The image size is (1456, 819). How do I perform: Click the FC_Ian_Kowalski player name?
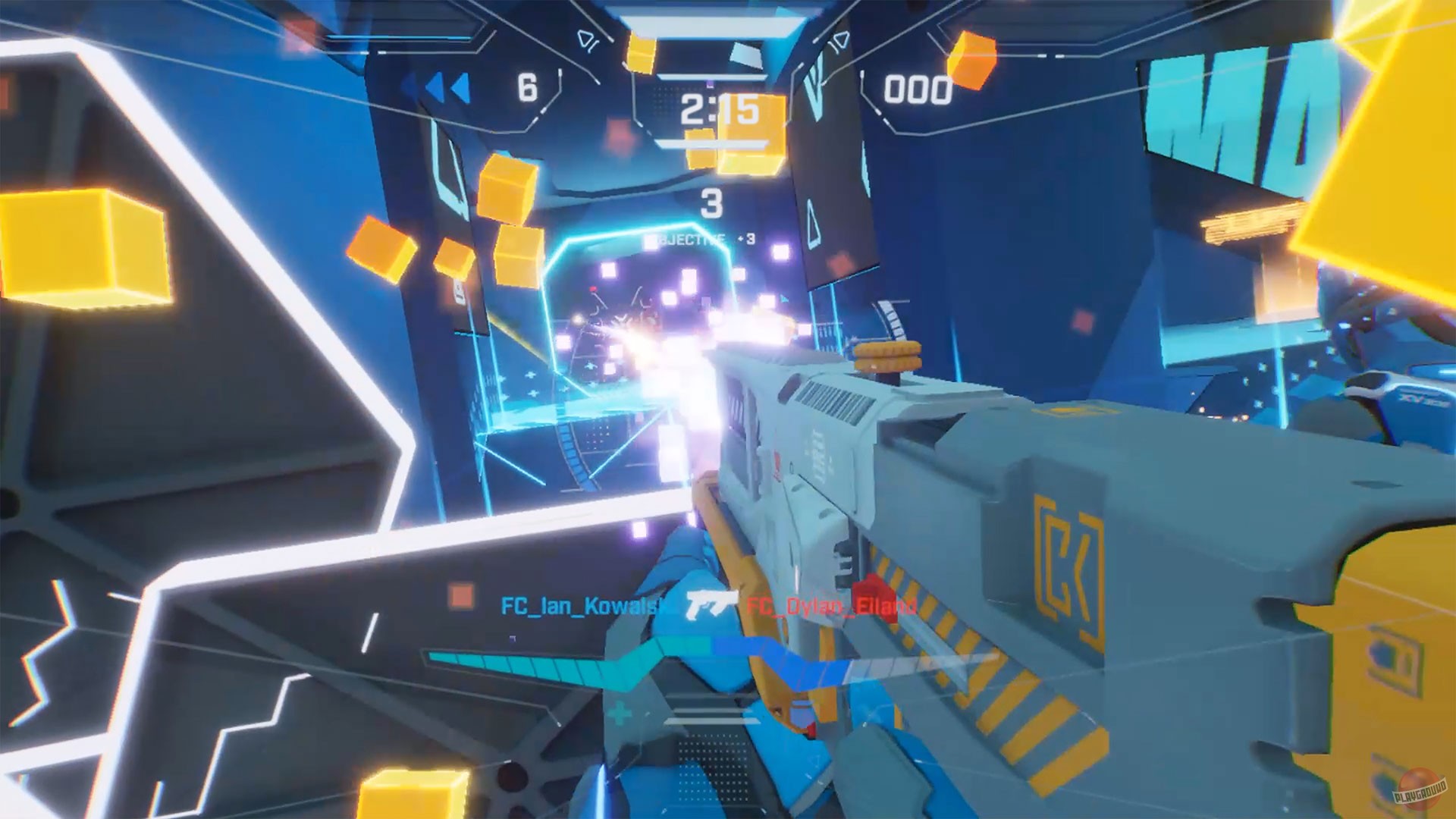tap(584, 604)
